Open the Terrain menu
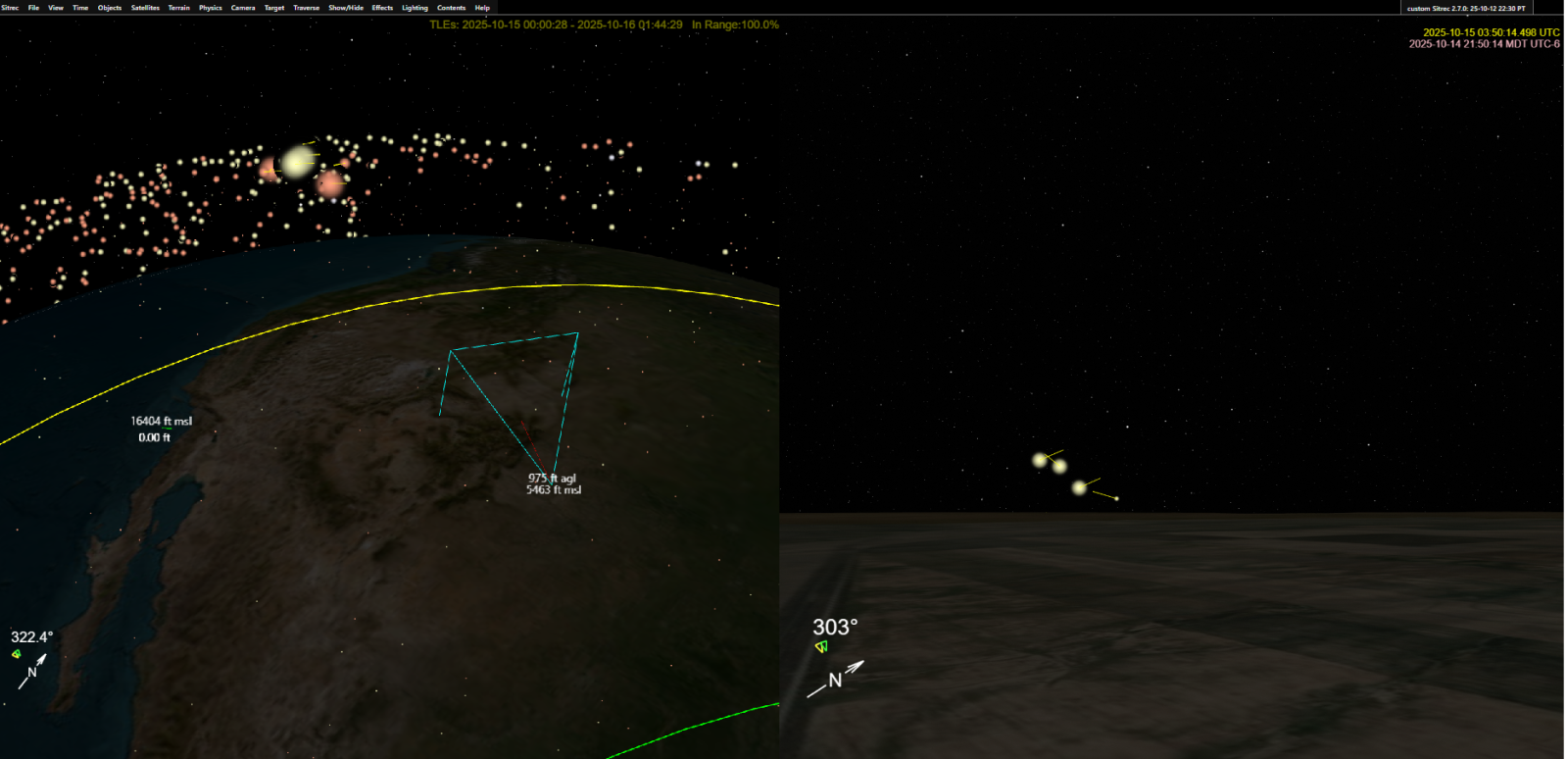The image size is (1568, 759). coord(178,8)
